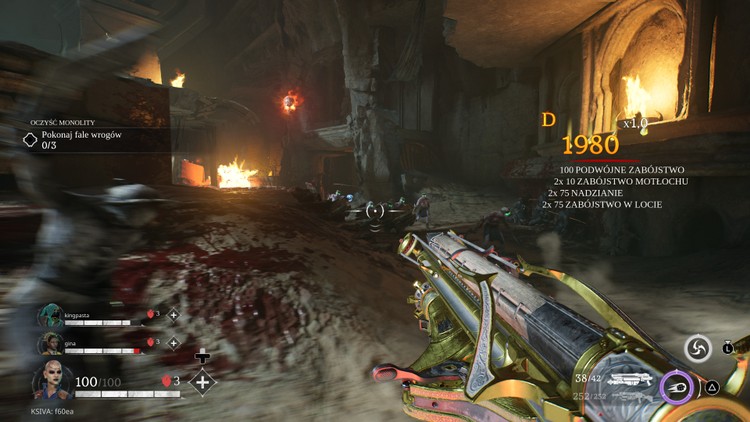This screenshot has width=750, height=422.
Task: Click the plus icon beside kingpasta
Action: 173,315
